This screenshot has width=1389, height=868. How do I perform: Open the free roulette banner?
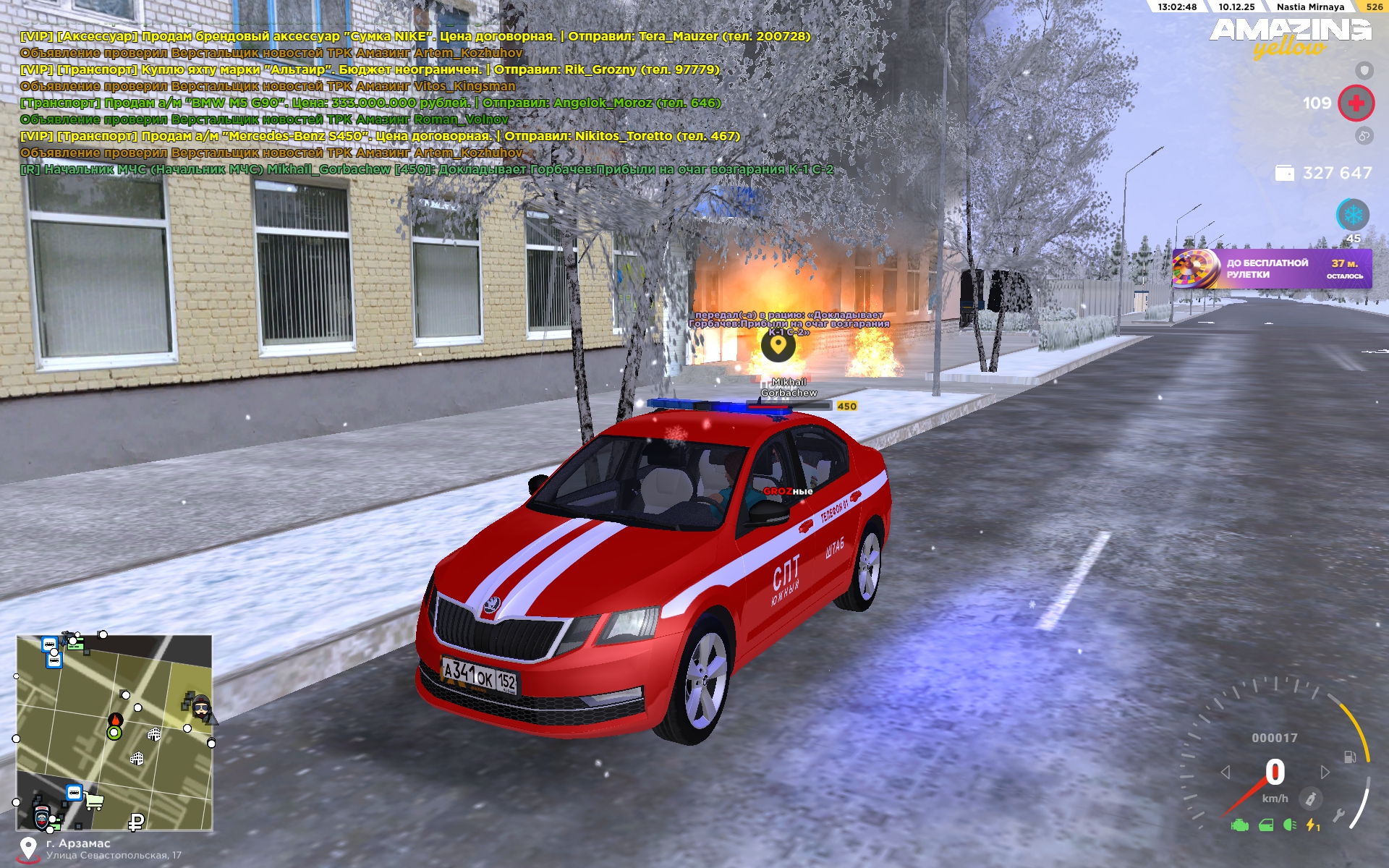[1271, 269]
